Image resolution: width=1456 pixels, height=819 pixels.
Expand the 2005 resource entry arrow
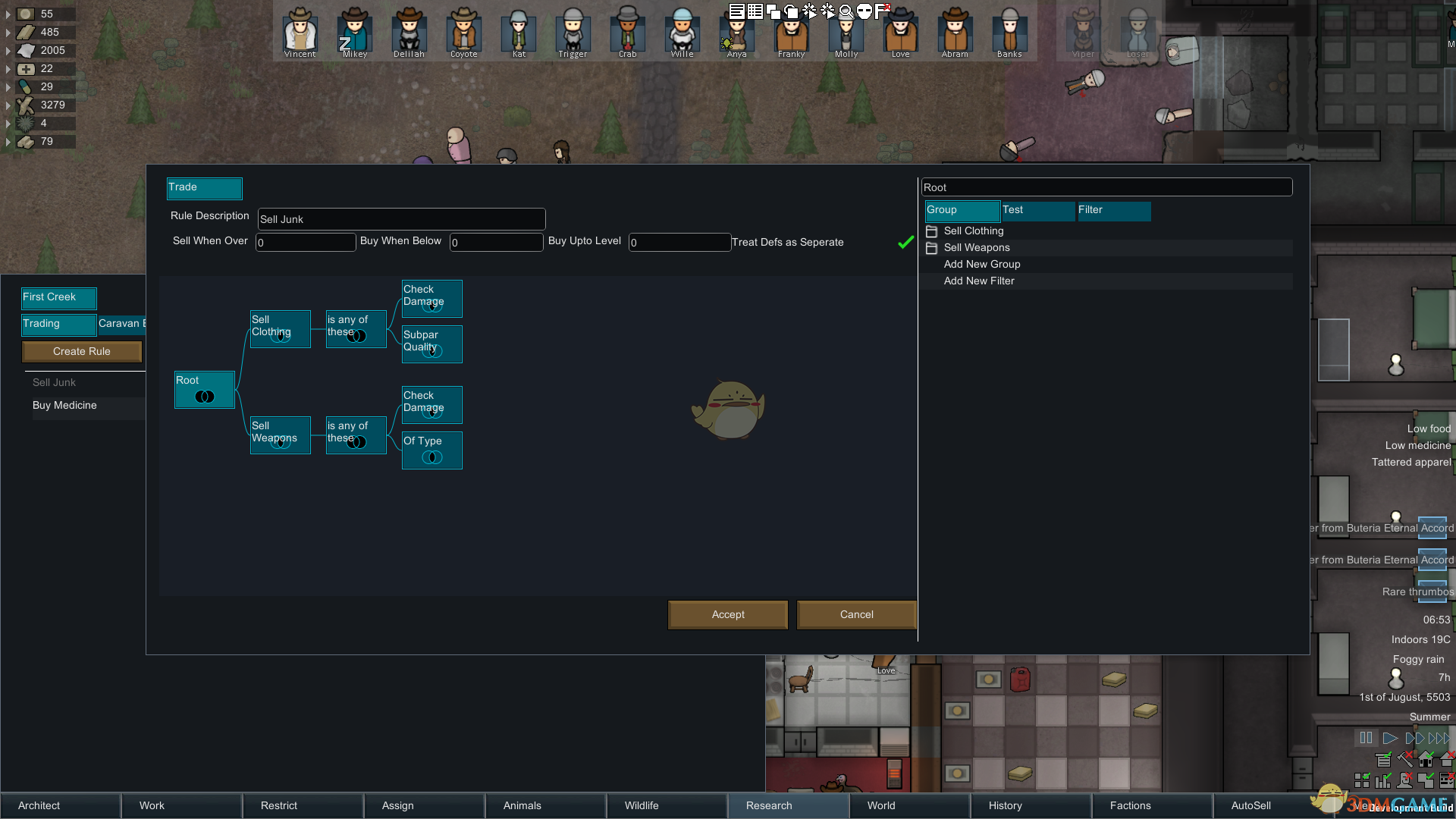click(8, 50)
